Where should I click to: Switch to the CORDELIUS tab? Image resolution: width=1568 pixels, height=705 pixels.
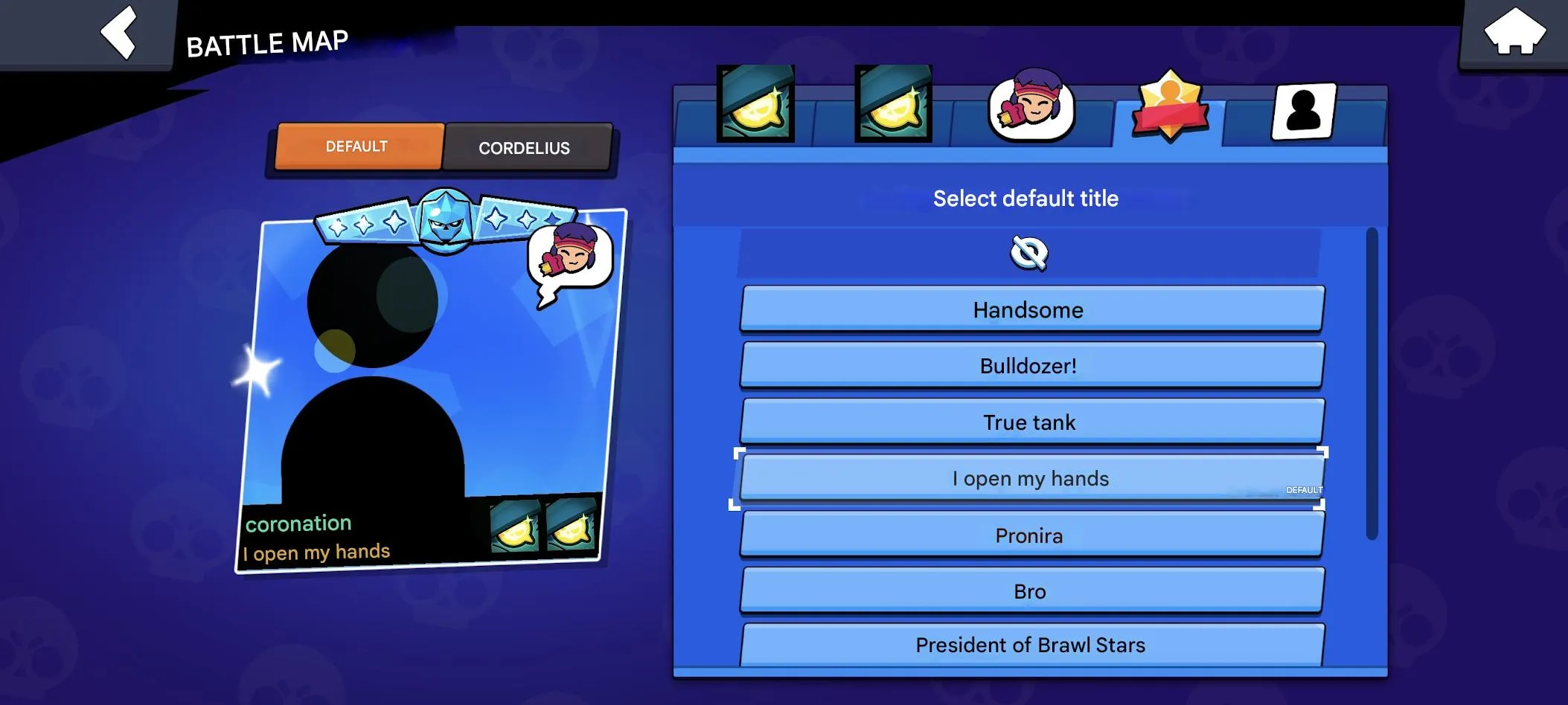click(x=526, y=147)
